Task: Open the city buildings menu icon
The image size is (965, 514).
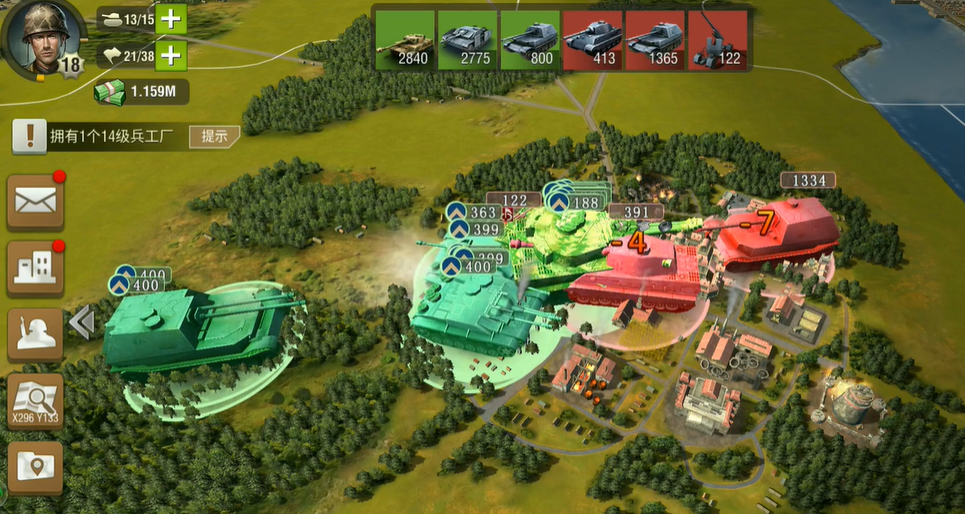Action: coord(36,267)
